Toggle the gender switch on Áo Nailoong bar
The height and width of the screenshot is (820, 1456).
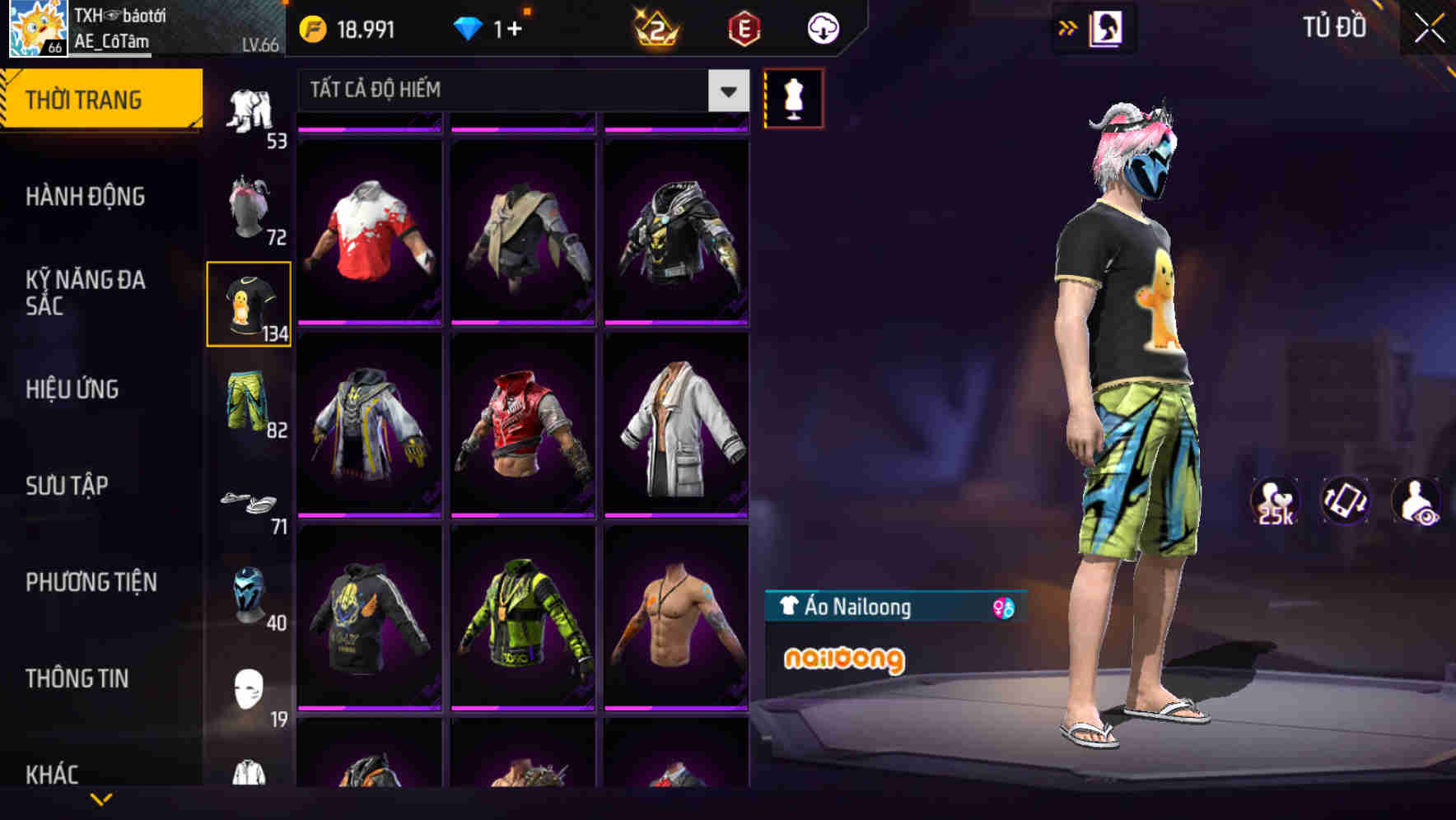(999, 607)
